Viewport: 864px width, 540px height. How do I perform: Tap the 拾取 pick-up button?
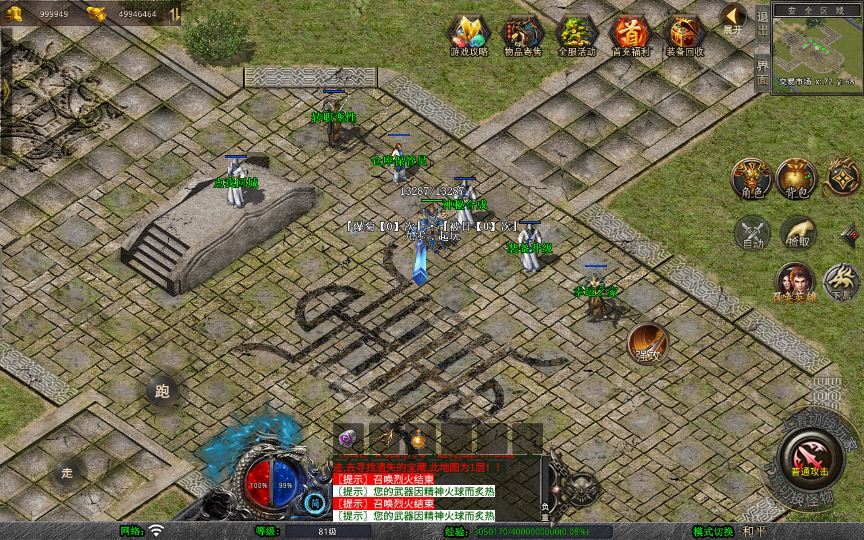point(797,233)
